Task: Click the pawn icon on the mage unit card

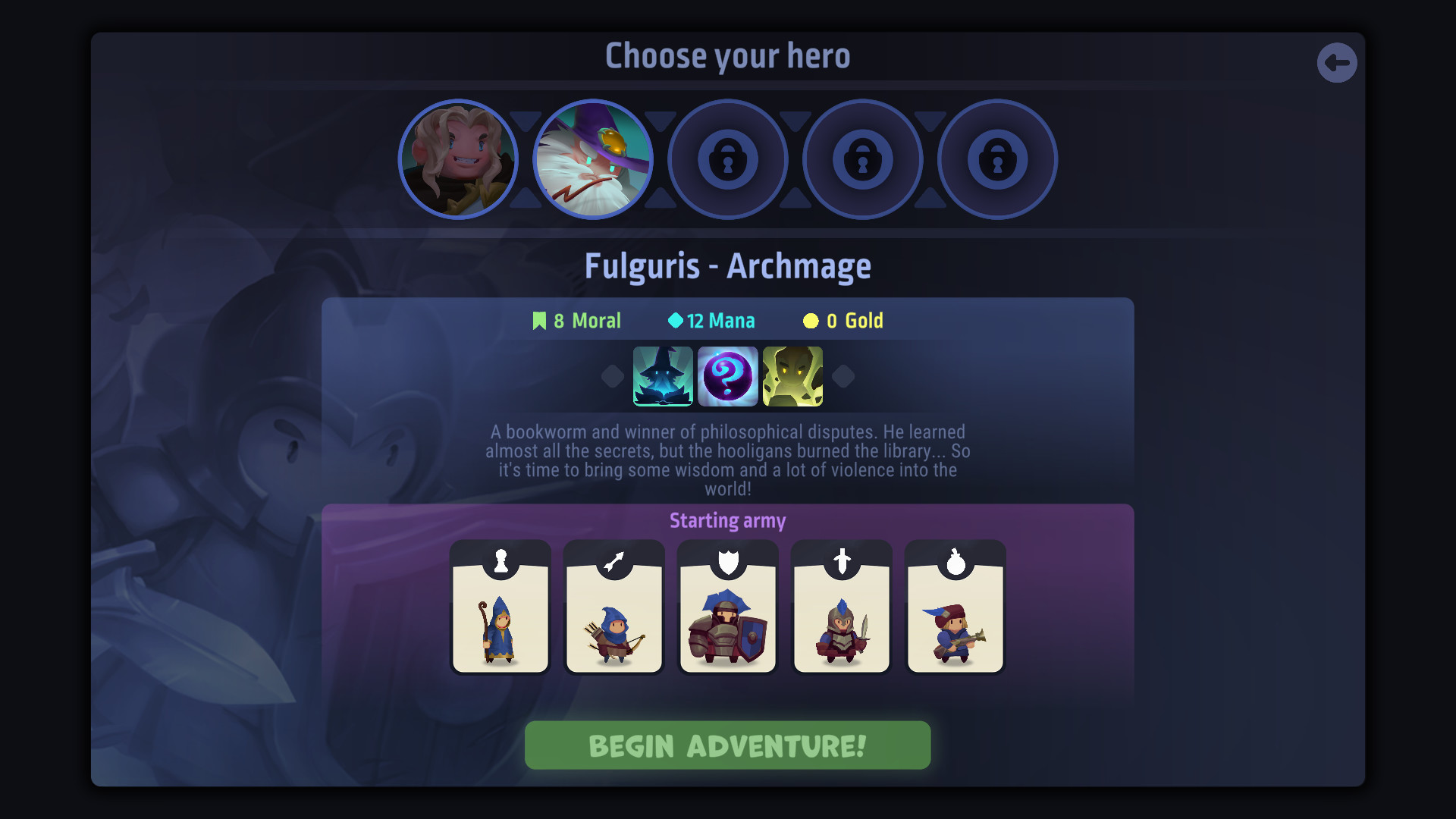Action: click(500, 560)
